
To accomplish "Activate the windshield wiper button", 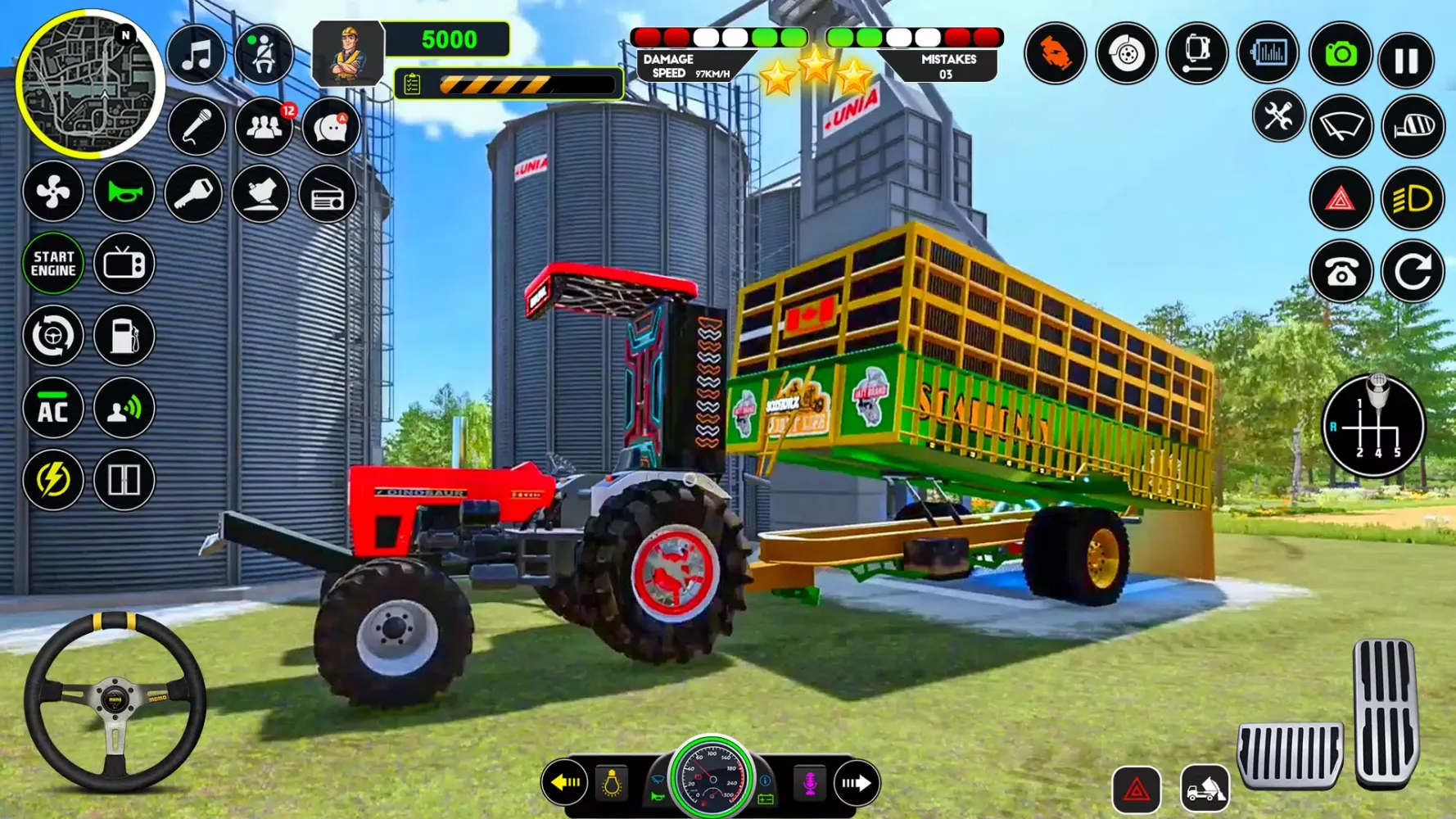I will 1341,127.
